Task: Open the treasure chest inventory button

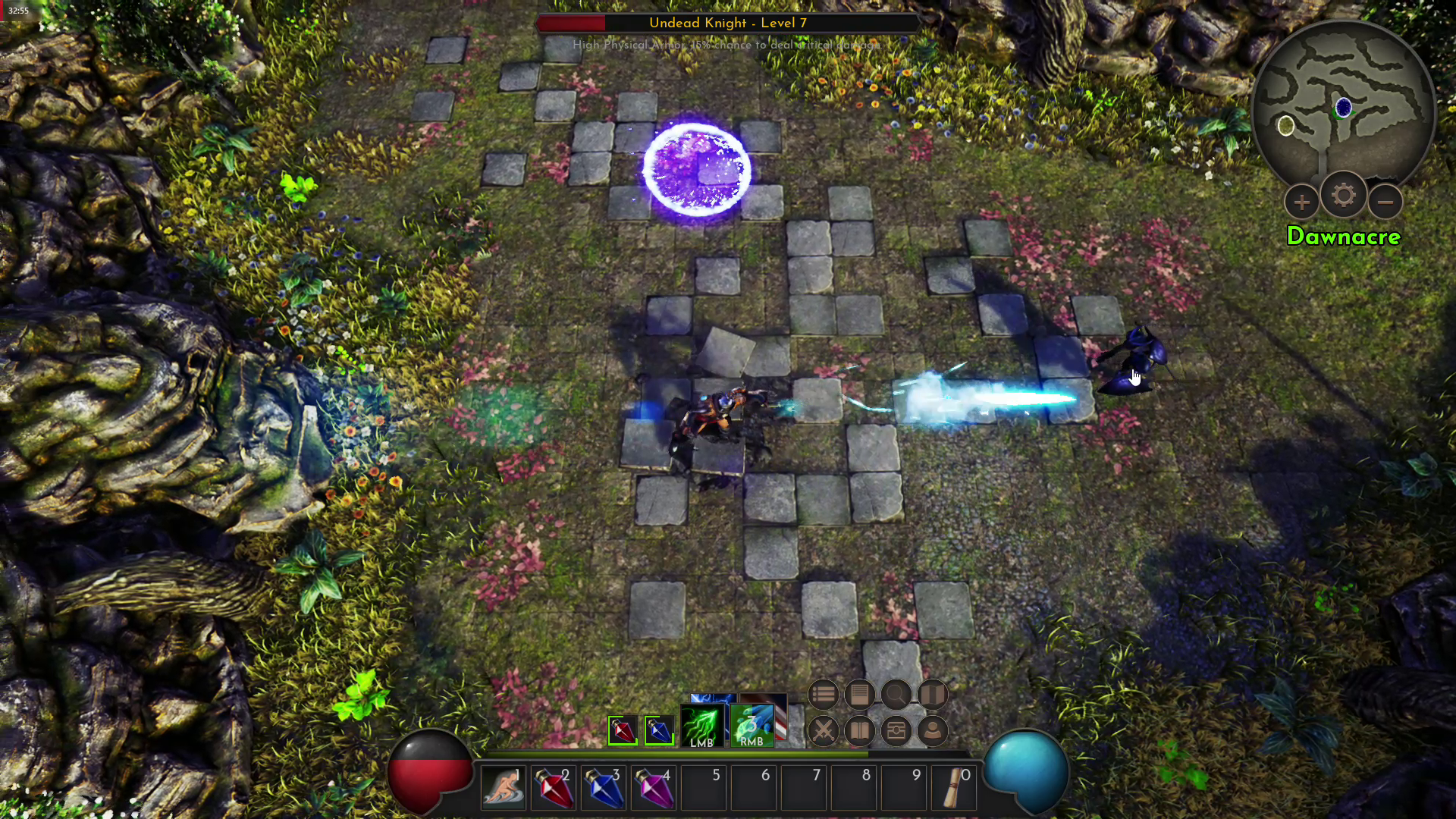Action: pos(896,731)
